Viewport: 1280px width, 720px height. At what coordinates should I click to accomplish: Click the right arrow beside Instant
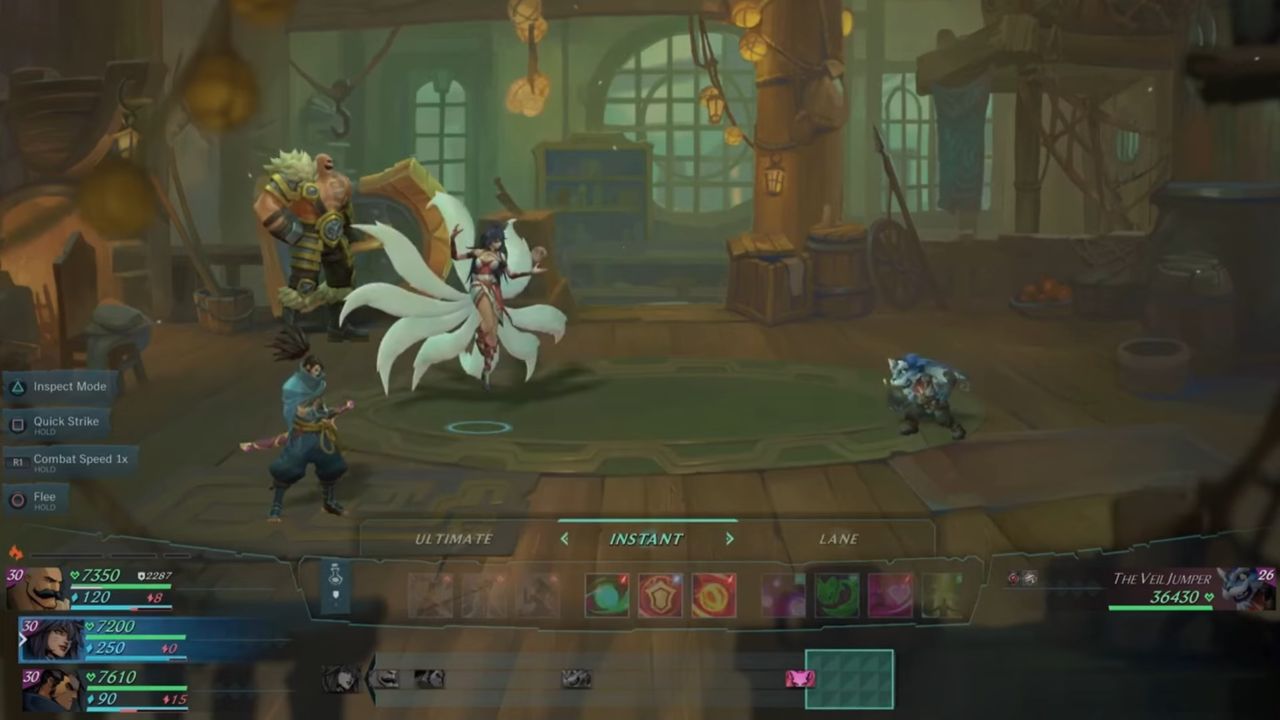point(729,539)
